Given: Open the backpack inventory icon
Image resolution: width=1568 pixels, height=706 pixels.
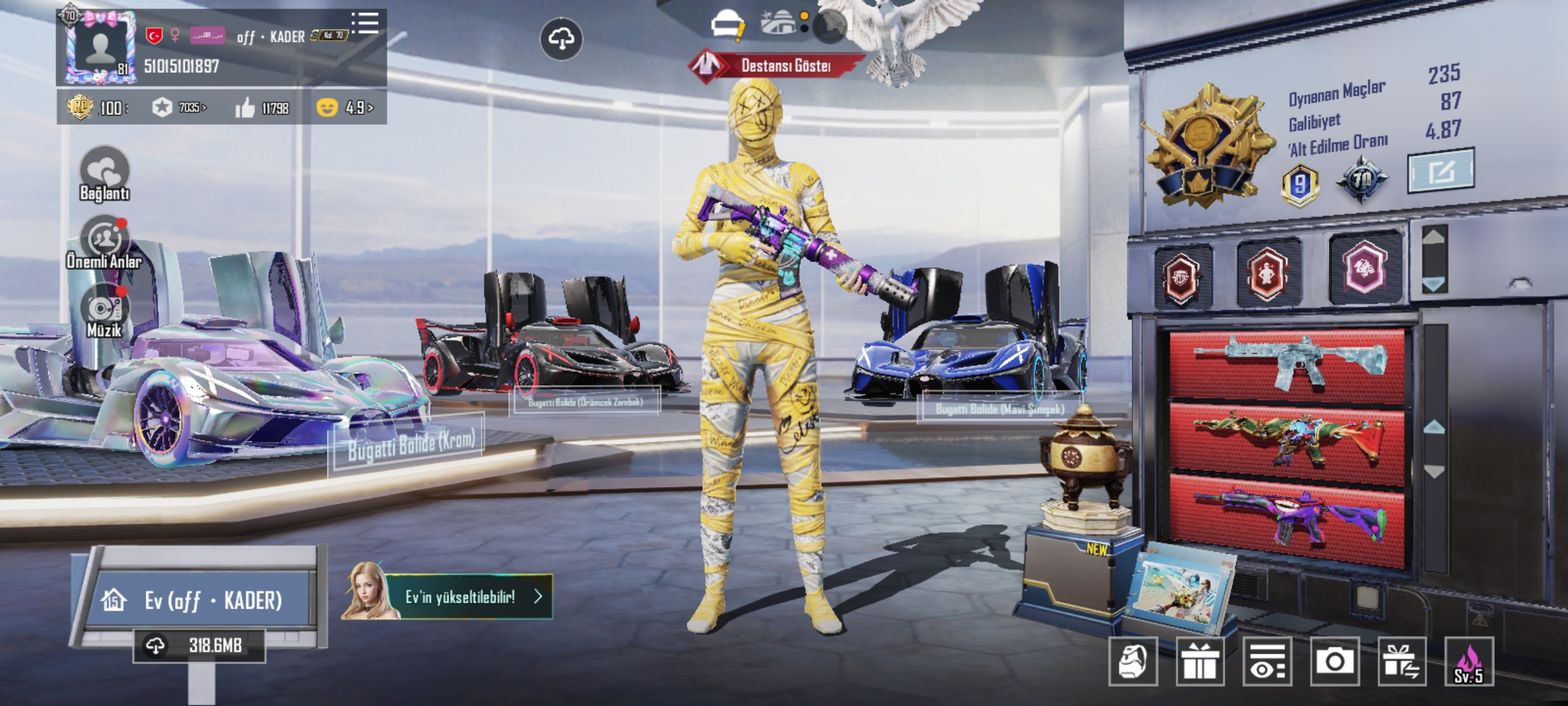Looking at the screenshot, I should click(1133, 662).
